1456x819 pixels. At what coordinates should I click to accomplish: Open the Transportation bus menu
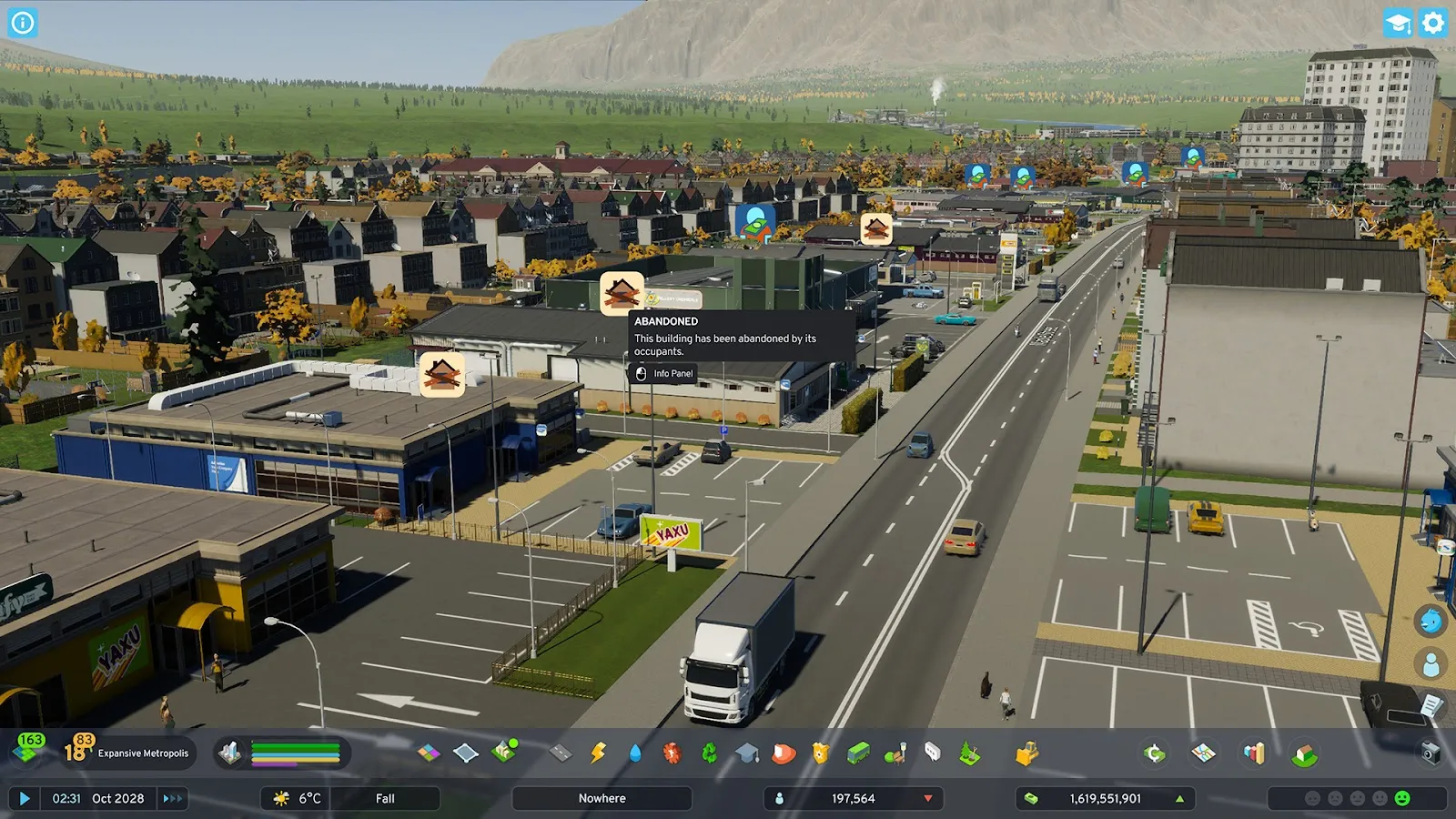[x=858, y=753]
